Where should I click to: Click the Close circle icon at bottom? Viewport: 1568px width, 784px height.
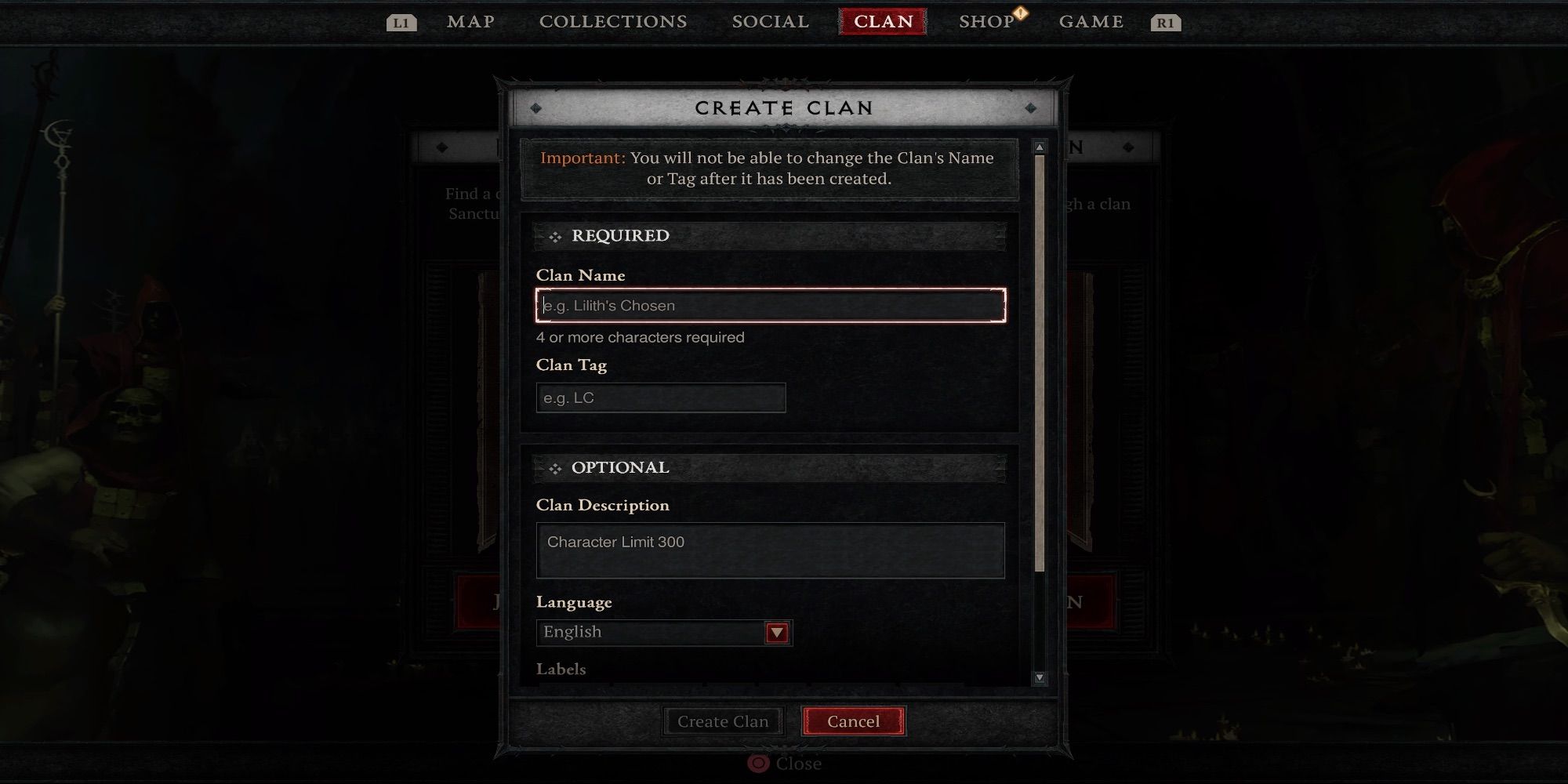(x=757, y=764)
